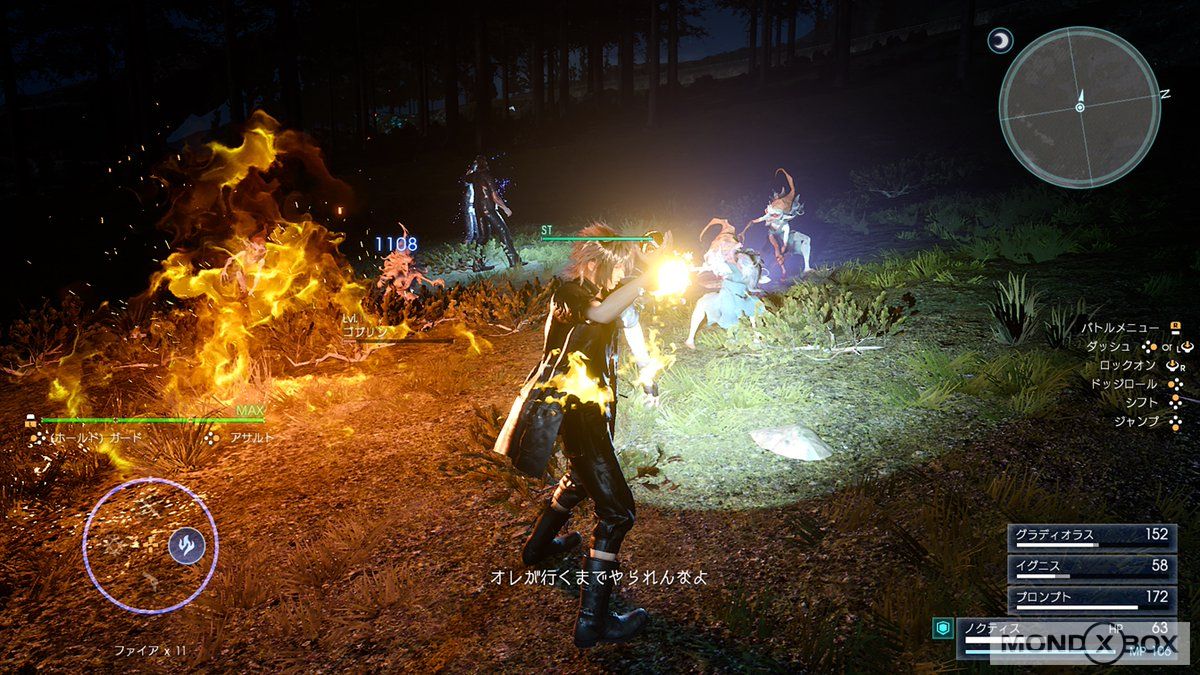
Task: Select Prompto's party member row
Action: pos(1090,598)
